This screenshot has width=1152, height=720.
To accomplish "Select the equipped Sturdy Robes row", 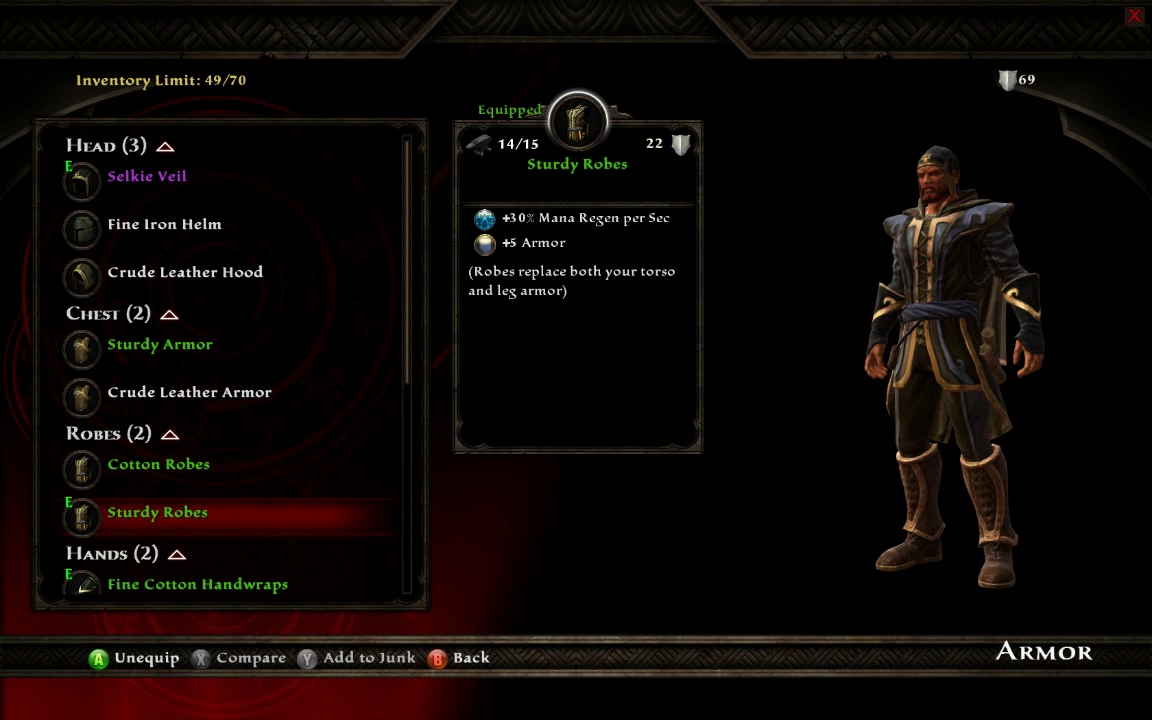I will coord(158,513).
